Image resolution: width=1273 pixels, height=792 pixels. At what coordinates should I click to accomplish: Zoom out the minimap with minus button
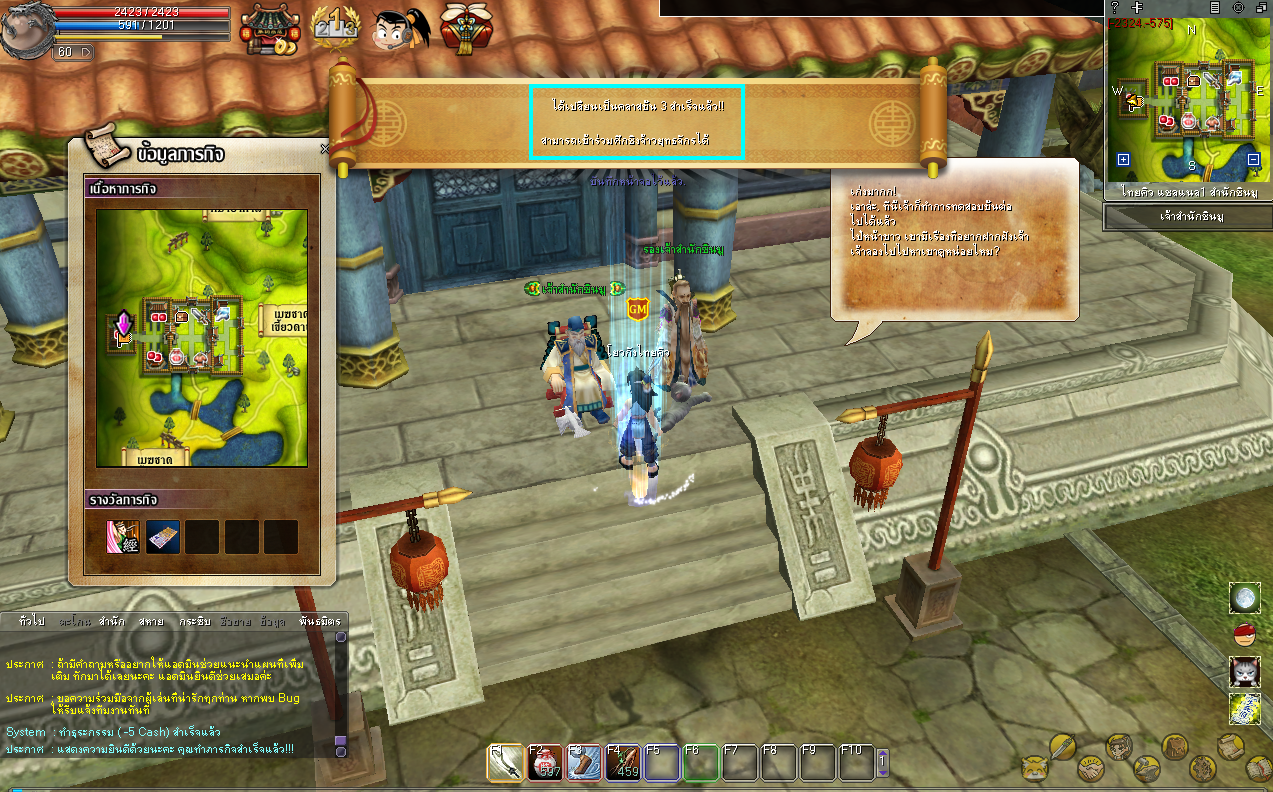point(1254,160)
